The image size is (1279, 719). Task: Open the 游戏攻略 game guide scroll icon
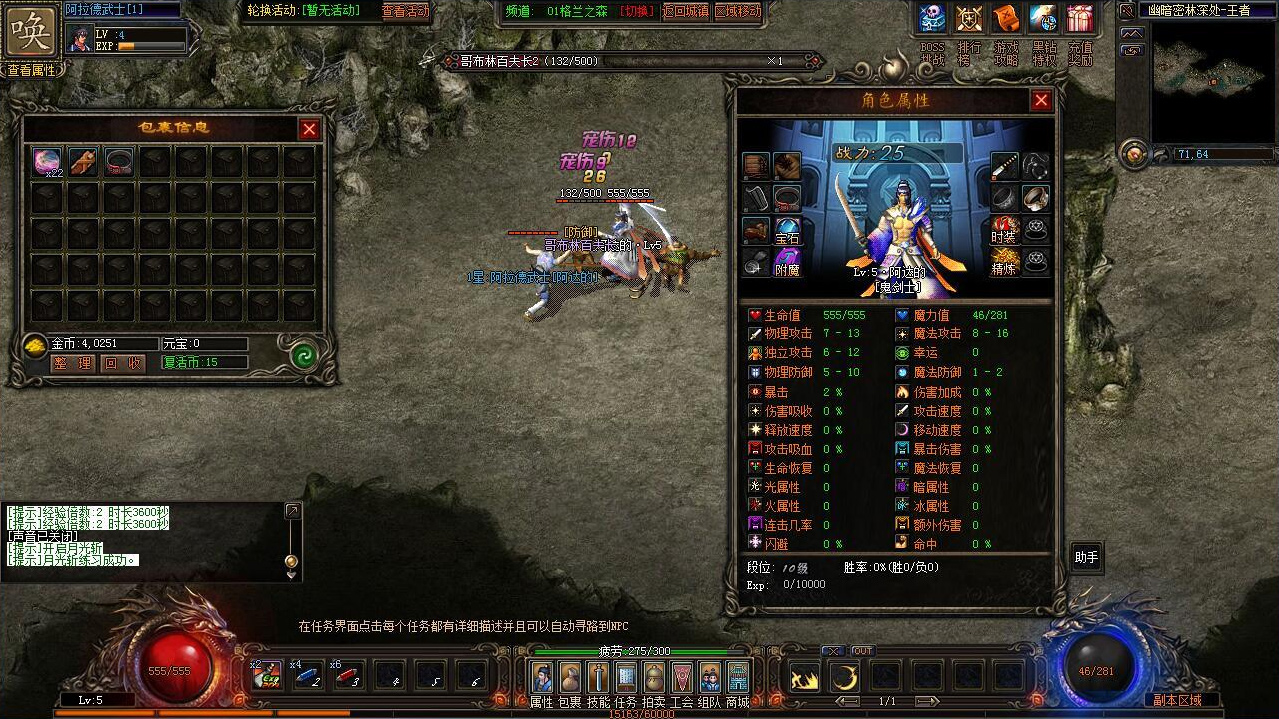(x=1006, y=19)
